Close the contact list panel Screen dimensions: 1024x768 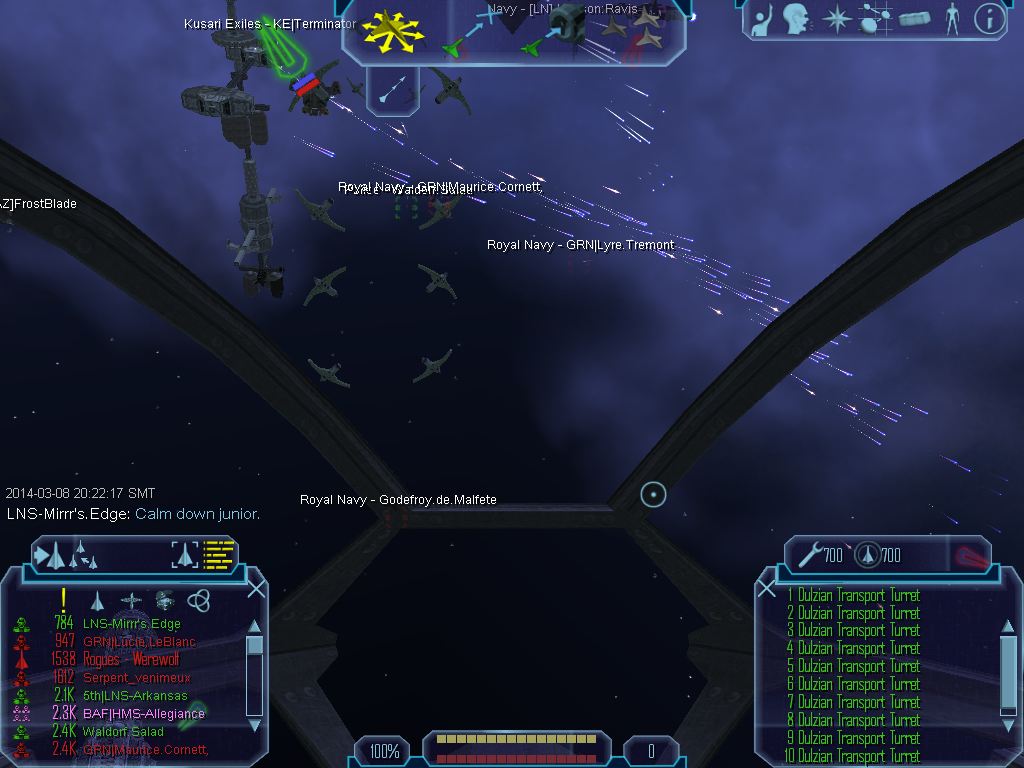[x=256, y=589]
